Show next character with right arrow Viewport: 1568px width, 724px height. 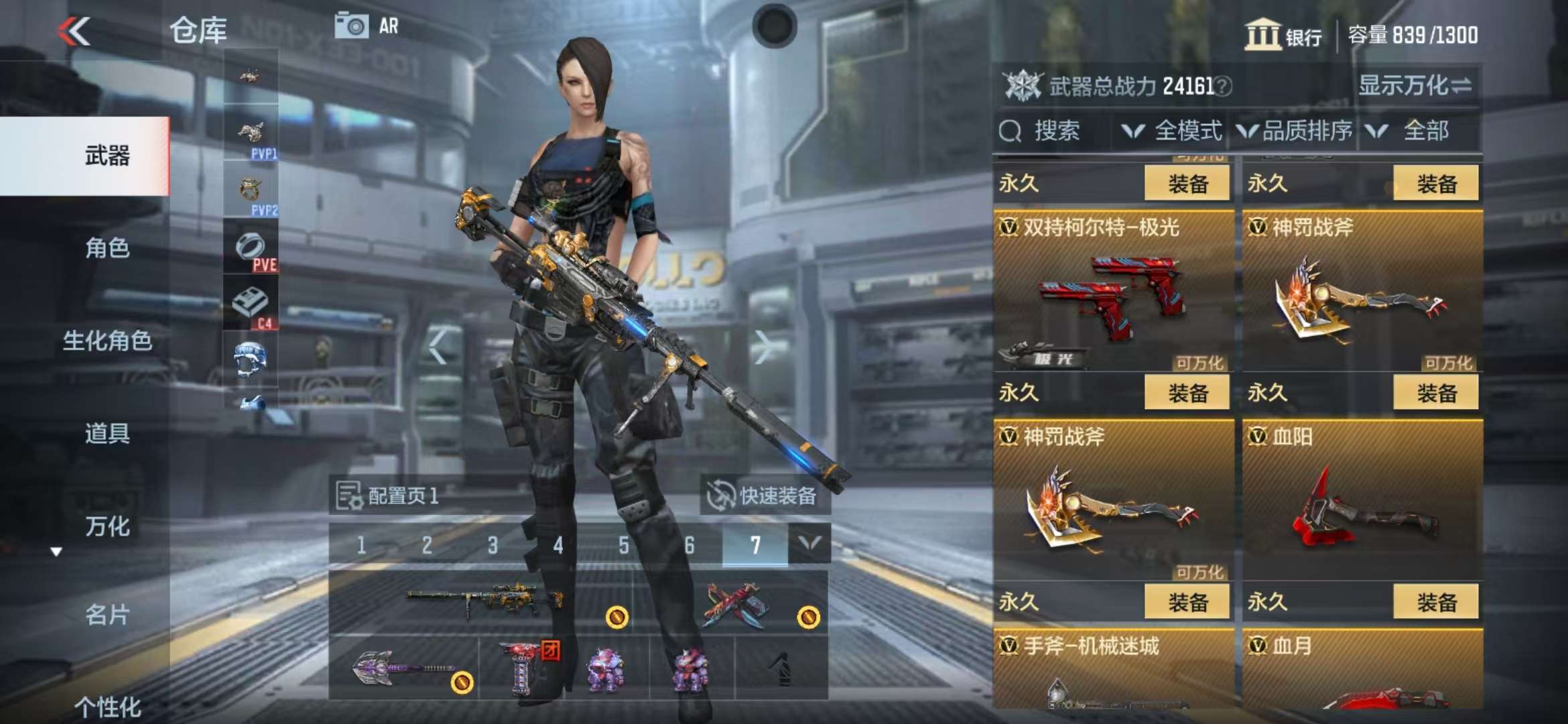[761, 347]
